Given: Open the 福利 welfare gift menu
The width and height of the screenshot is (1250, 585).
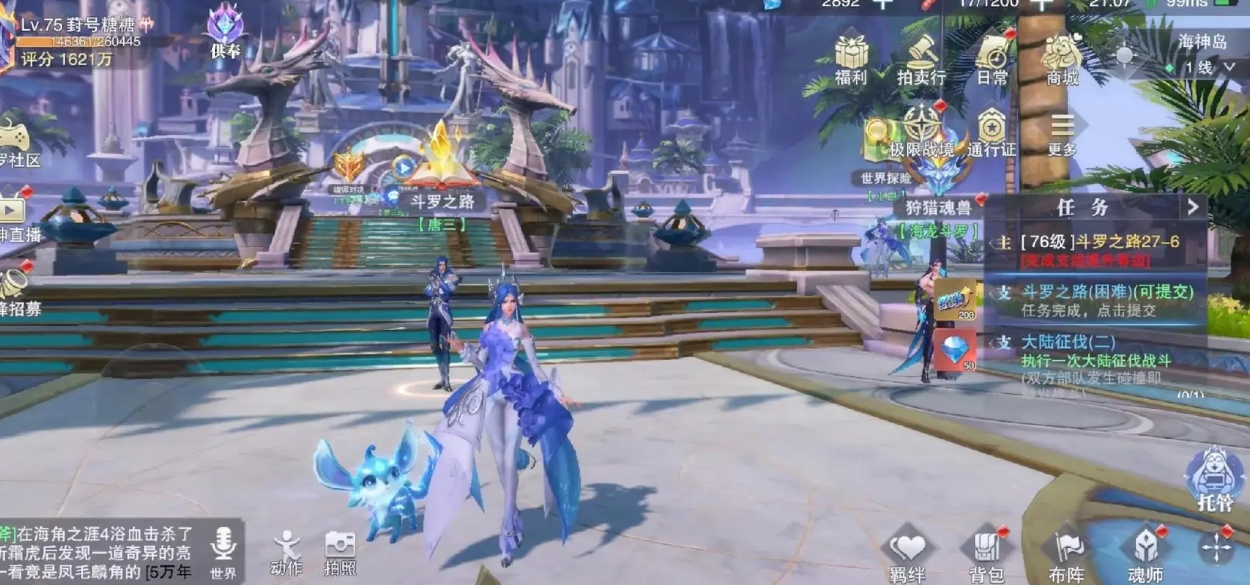Looking at the screenshot, I should pos(851,56).
